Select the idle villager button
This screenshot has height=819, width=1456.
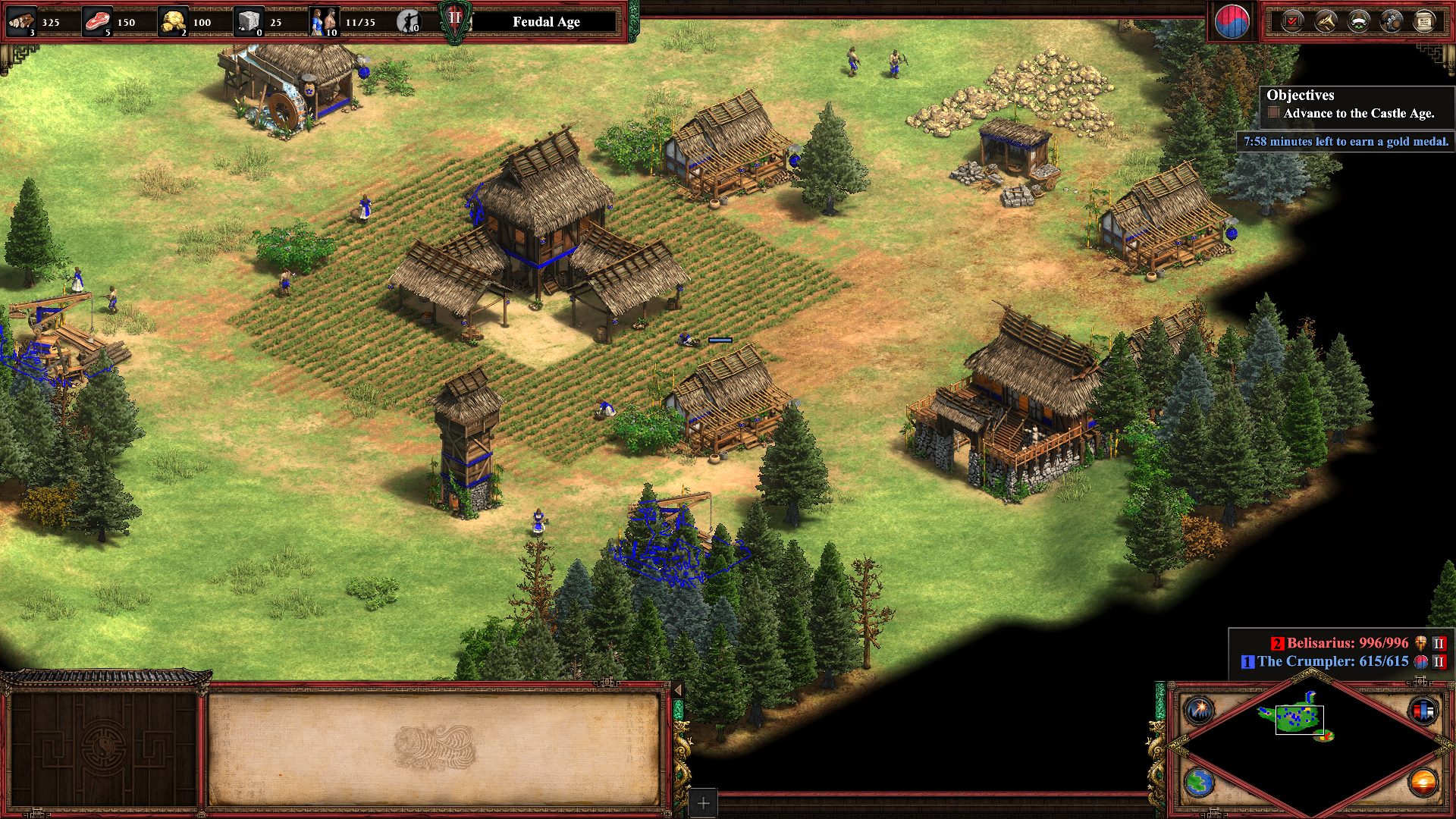(408, 22)
